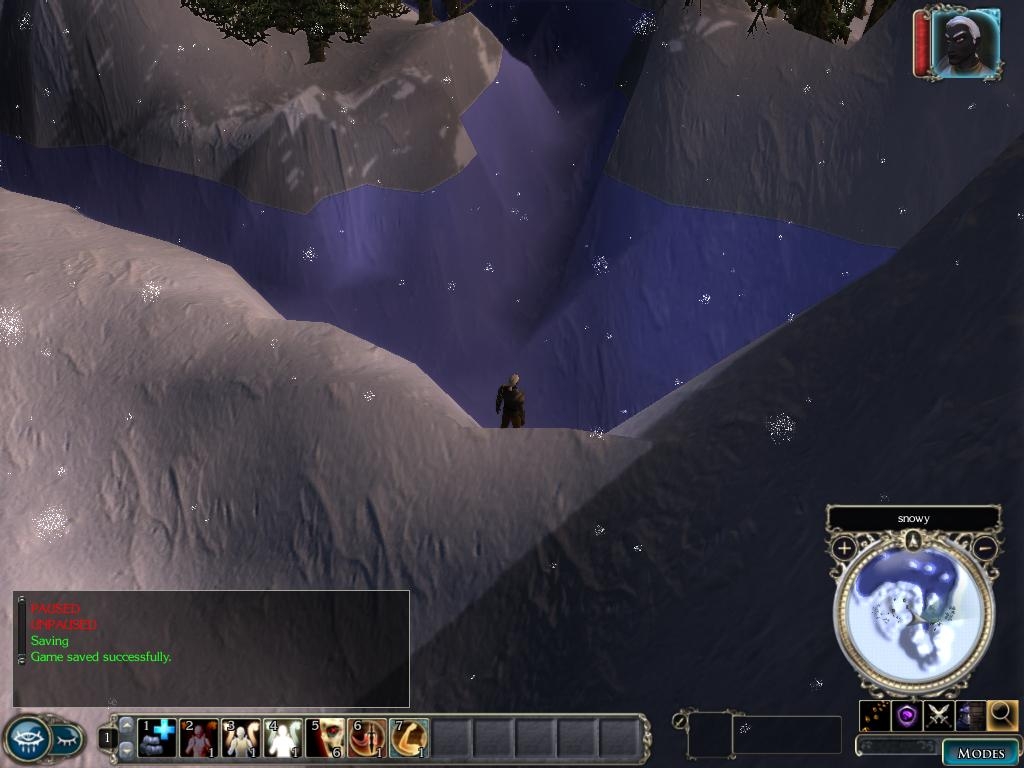This screenshot has width=1024, height=768.
Task: Click the open eye button
Action: pyautogui.click(x=28, y=739)
